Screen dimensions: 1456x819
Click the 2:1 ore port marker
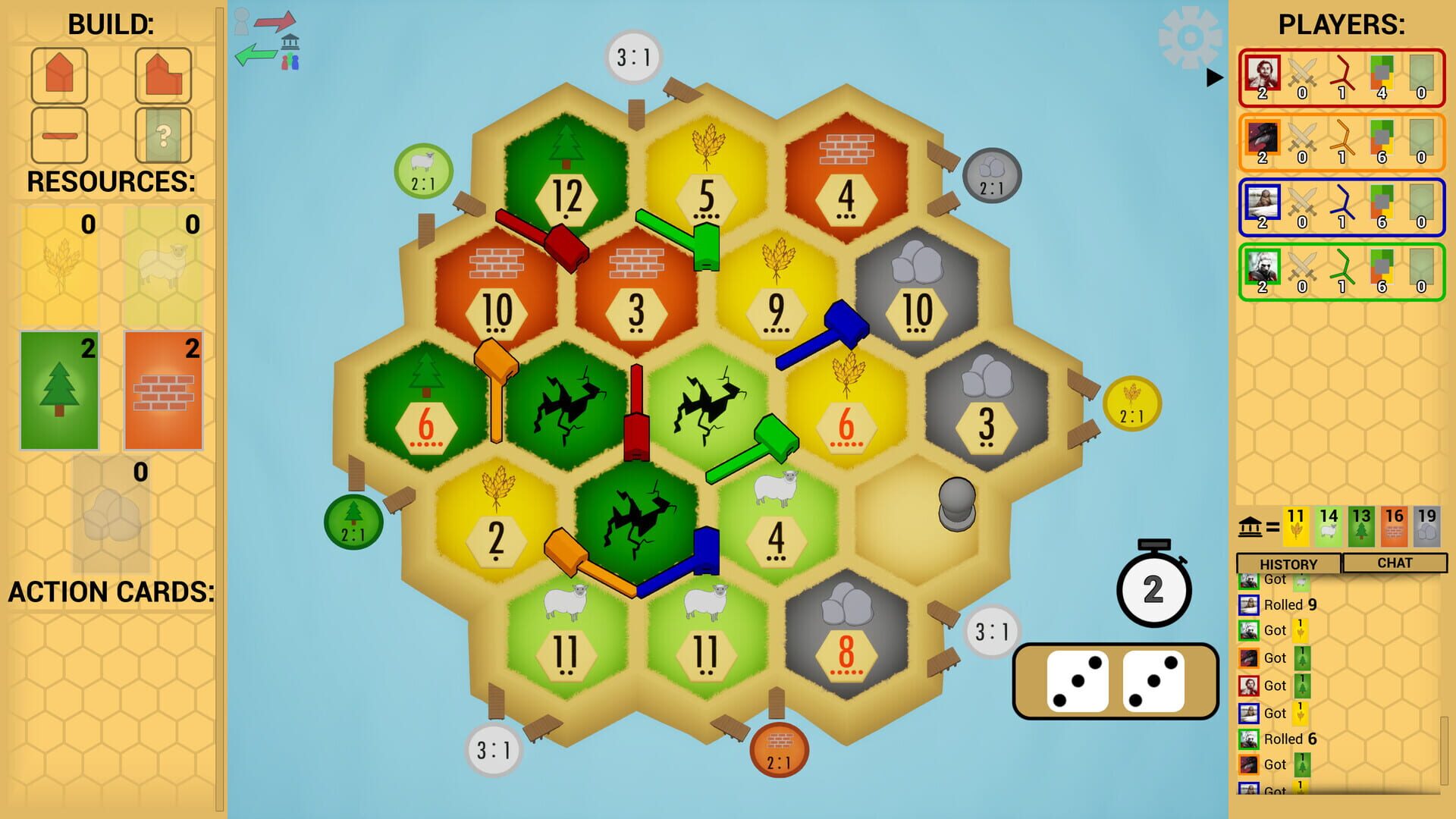(991, 175)
